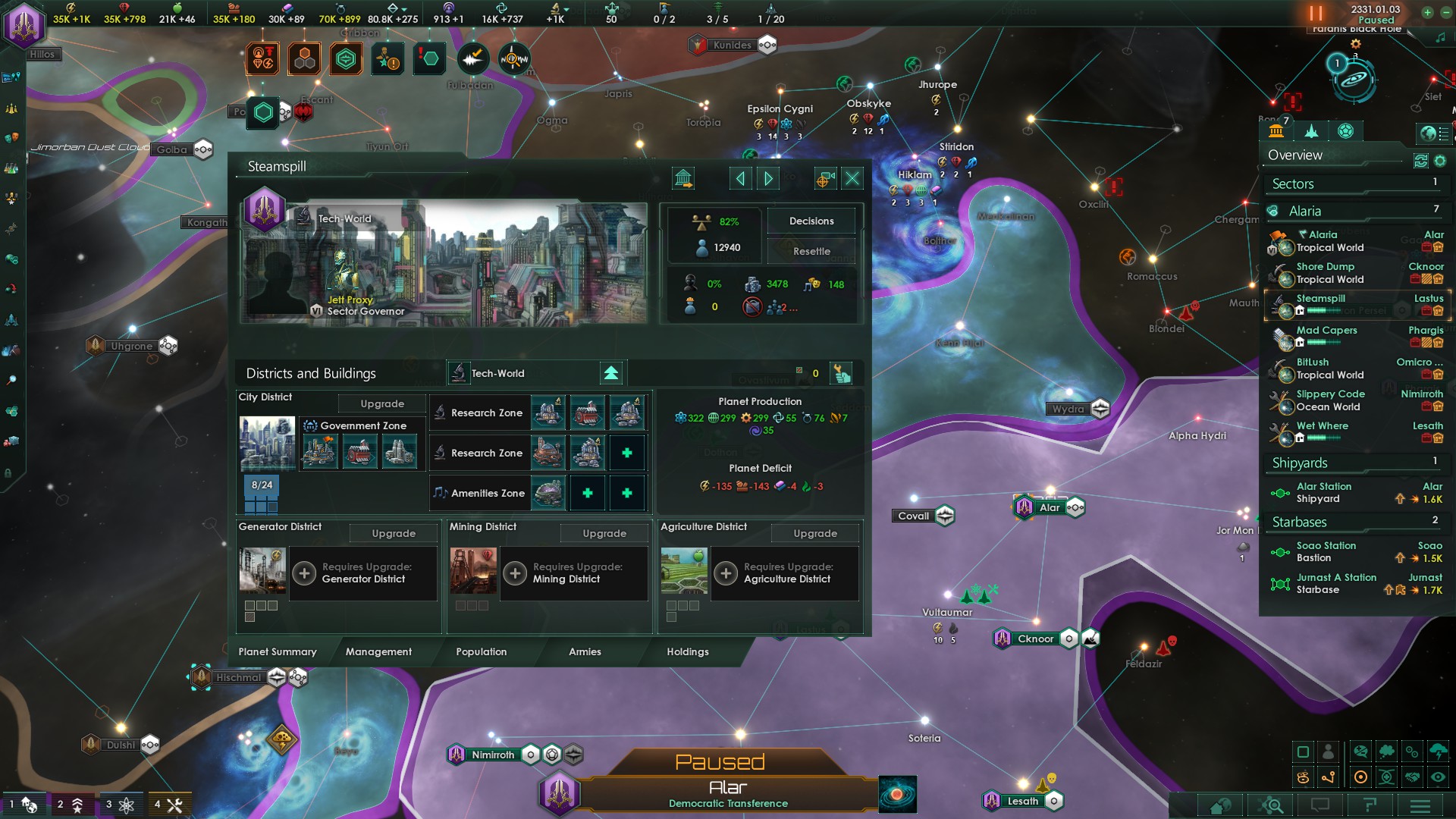This screenshot has height=819, width=1456.
Task: Open the intel eye map mode
Action: click(x=1438, y=778)
